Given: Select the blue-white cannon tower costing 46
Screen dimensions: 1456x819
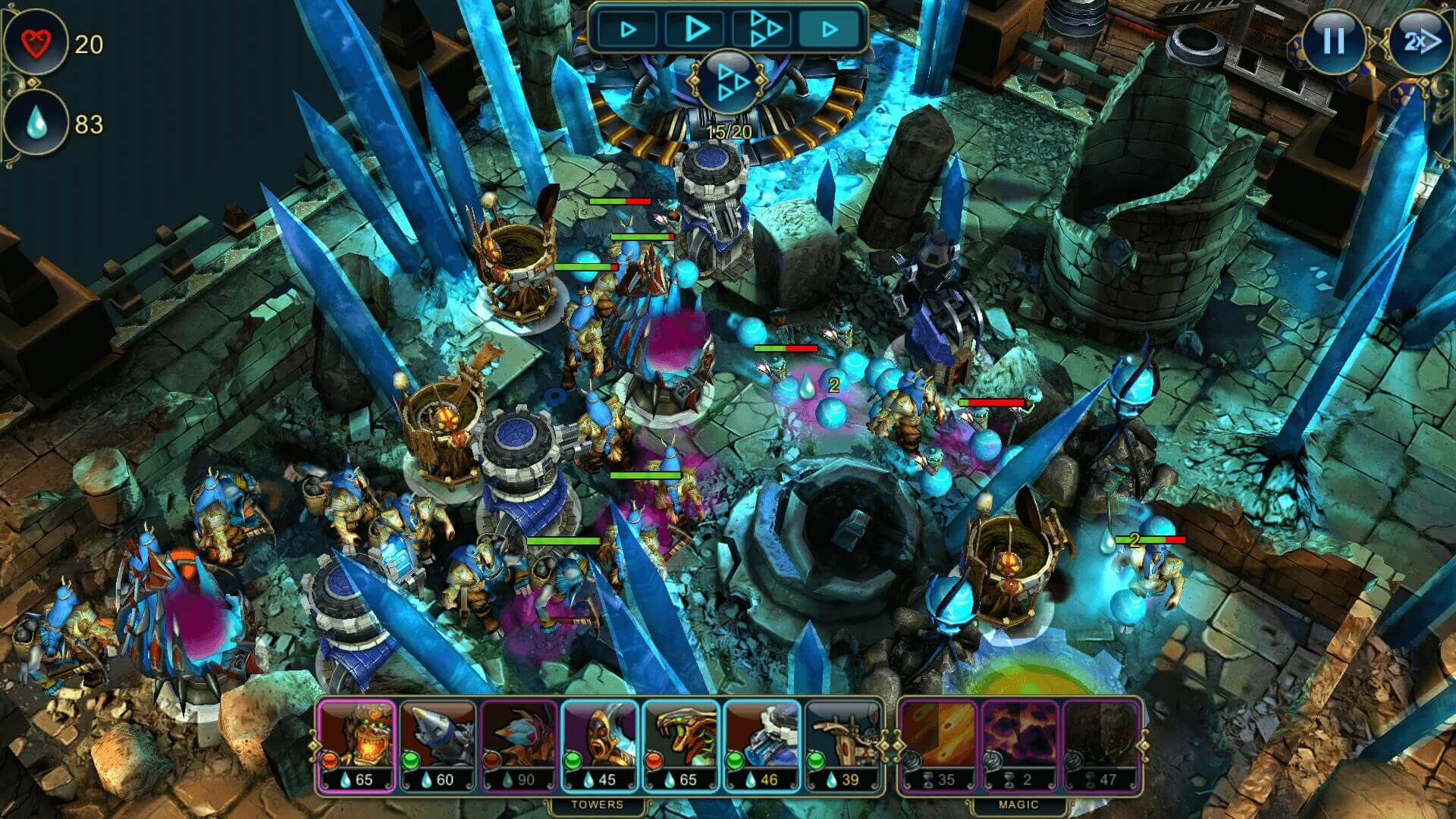Looking at the screenshot, I should [762, 745].
